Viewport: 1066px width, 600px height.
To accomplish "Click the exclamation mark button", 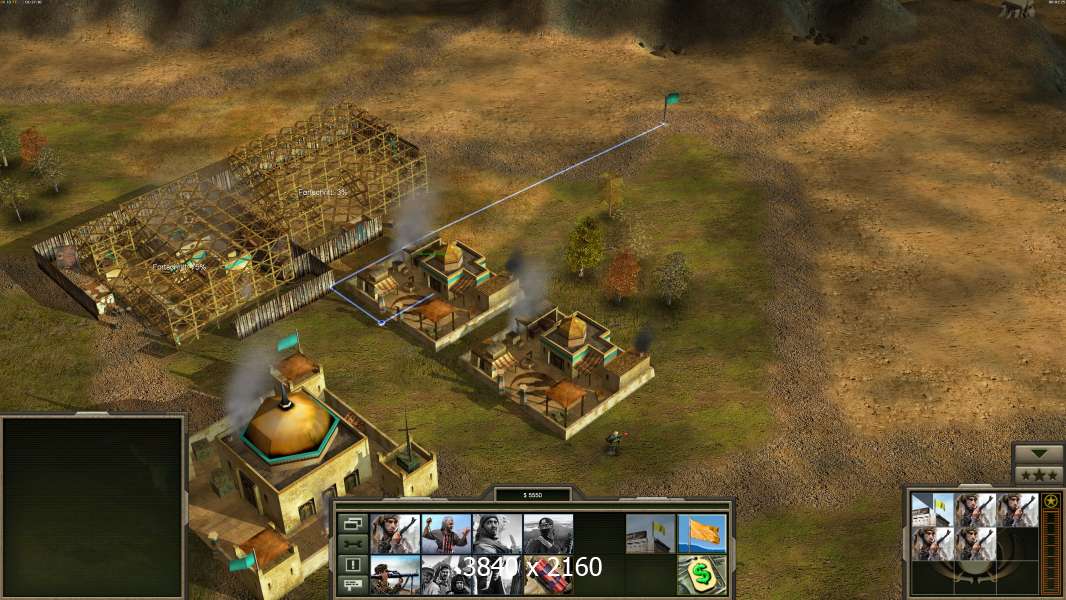I will pyautogui.click(x=352, y=565).
